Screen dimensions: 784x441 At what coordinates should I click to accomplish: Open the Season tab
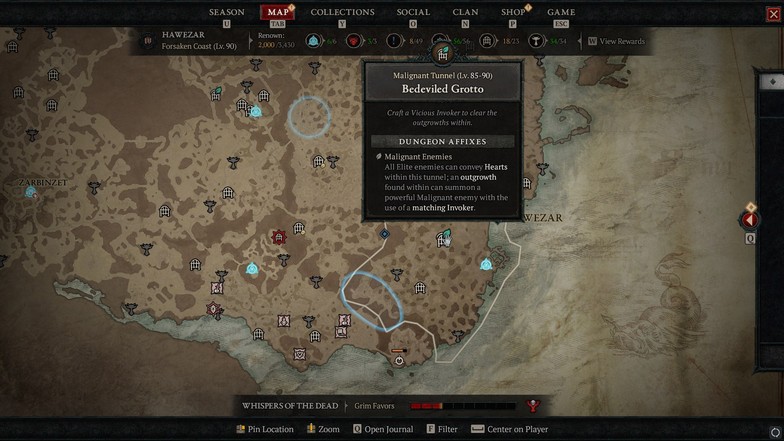point(226,12)
